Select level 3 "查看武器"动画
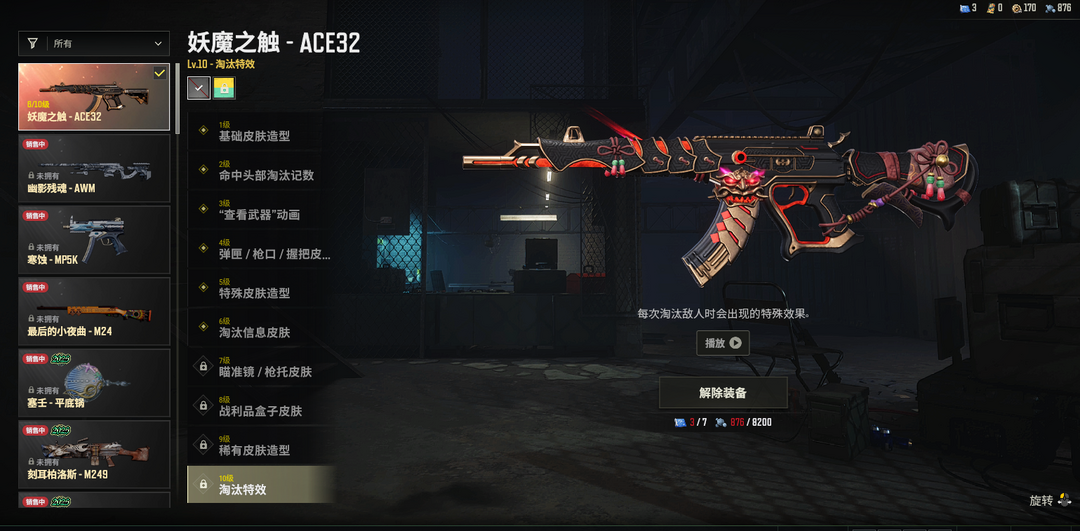 point(260,214)
